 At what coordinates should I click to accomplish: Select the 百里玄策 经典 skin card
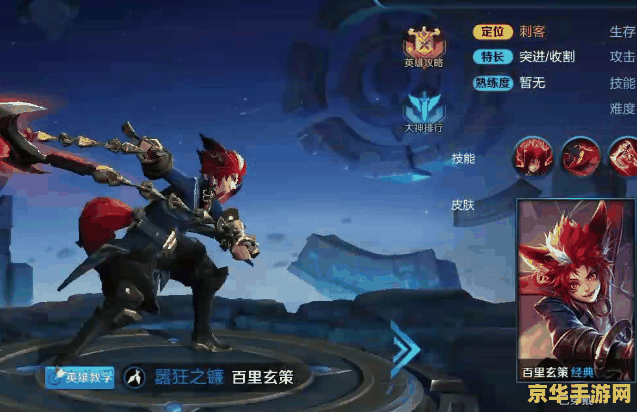point(569,291)
